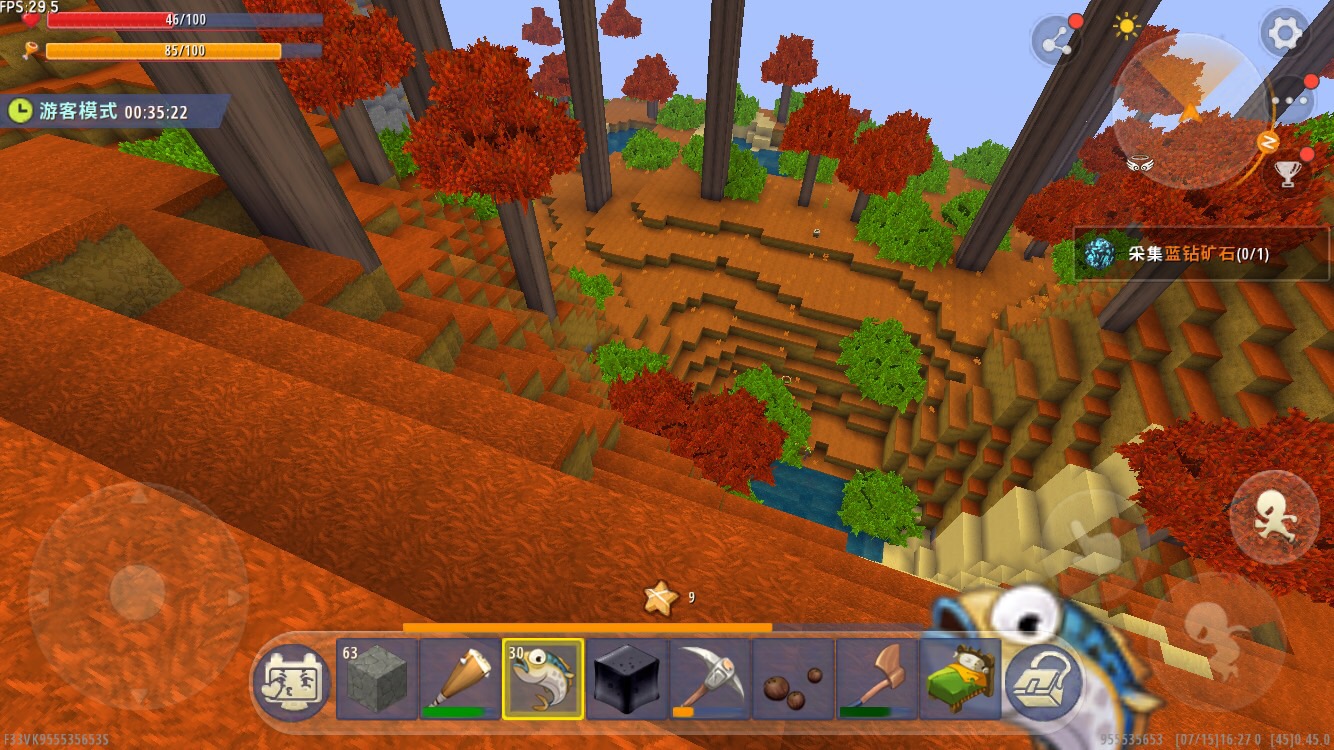Image resolution: width=1334 pixels, height=750 pixels.
Task: Select the brown seeds slot
Action: (793, 679)
